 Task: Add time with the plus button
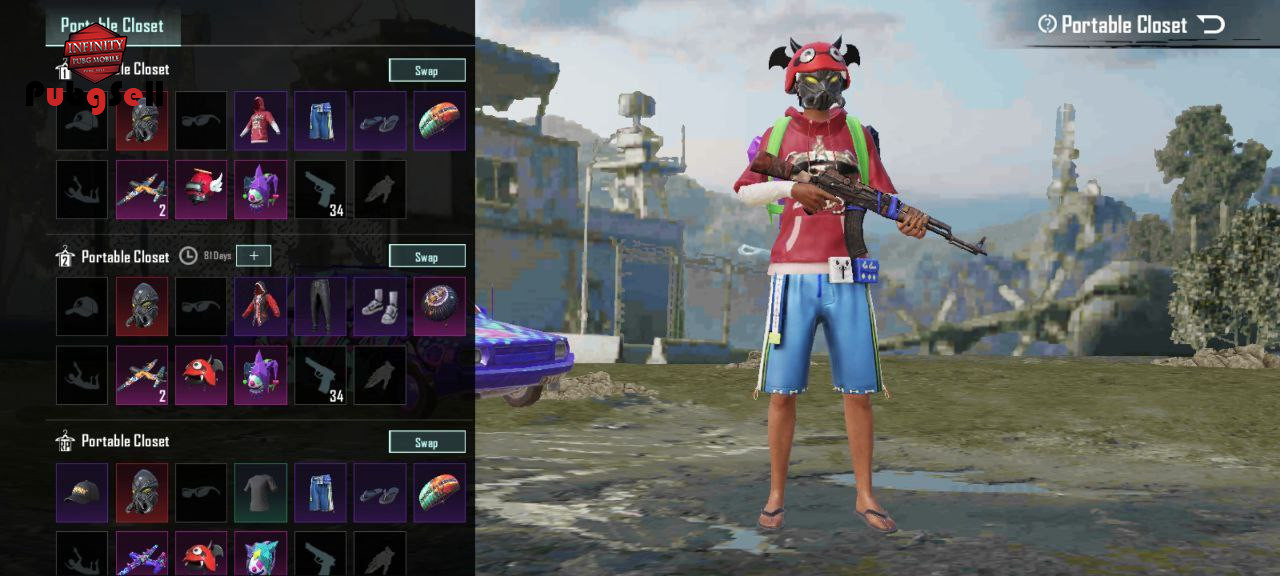pos(254,256)
